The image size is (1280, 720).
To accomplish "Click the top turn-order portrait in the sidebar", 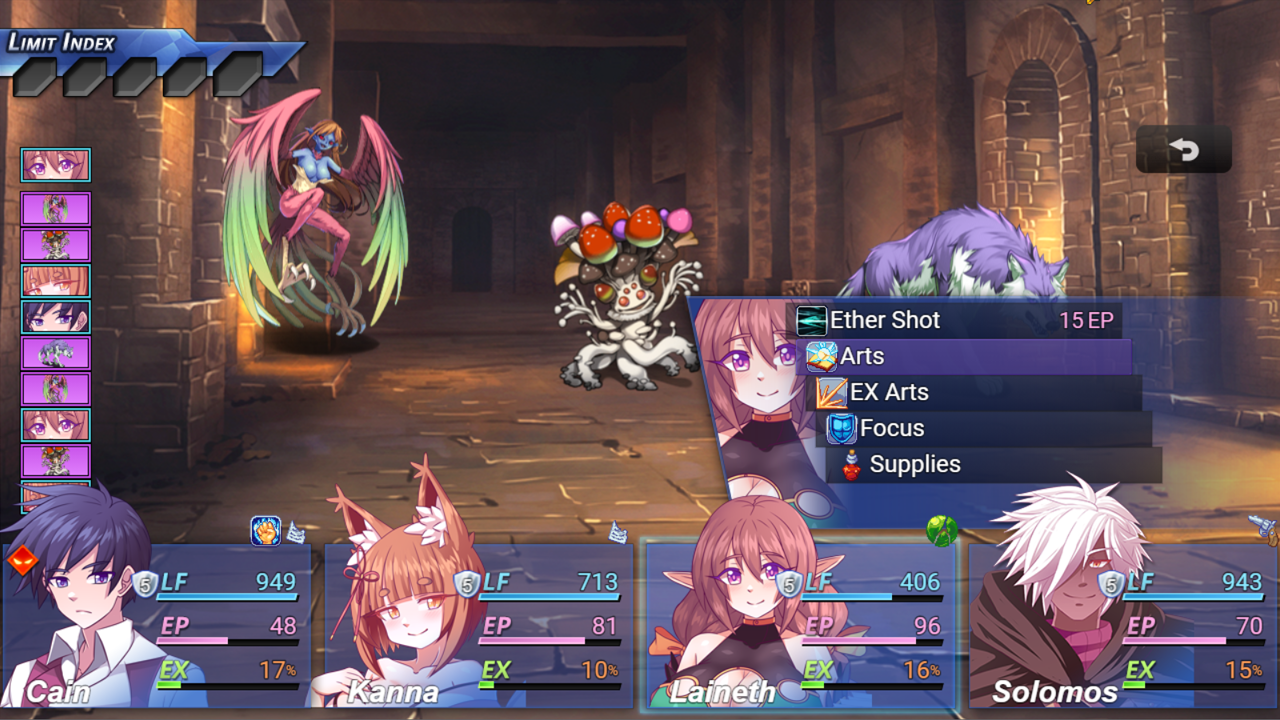I will pyautogui.click(x=57, y=164).
